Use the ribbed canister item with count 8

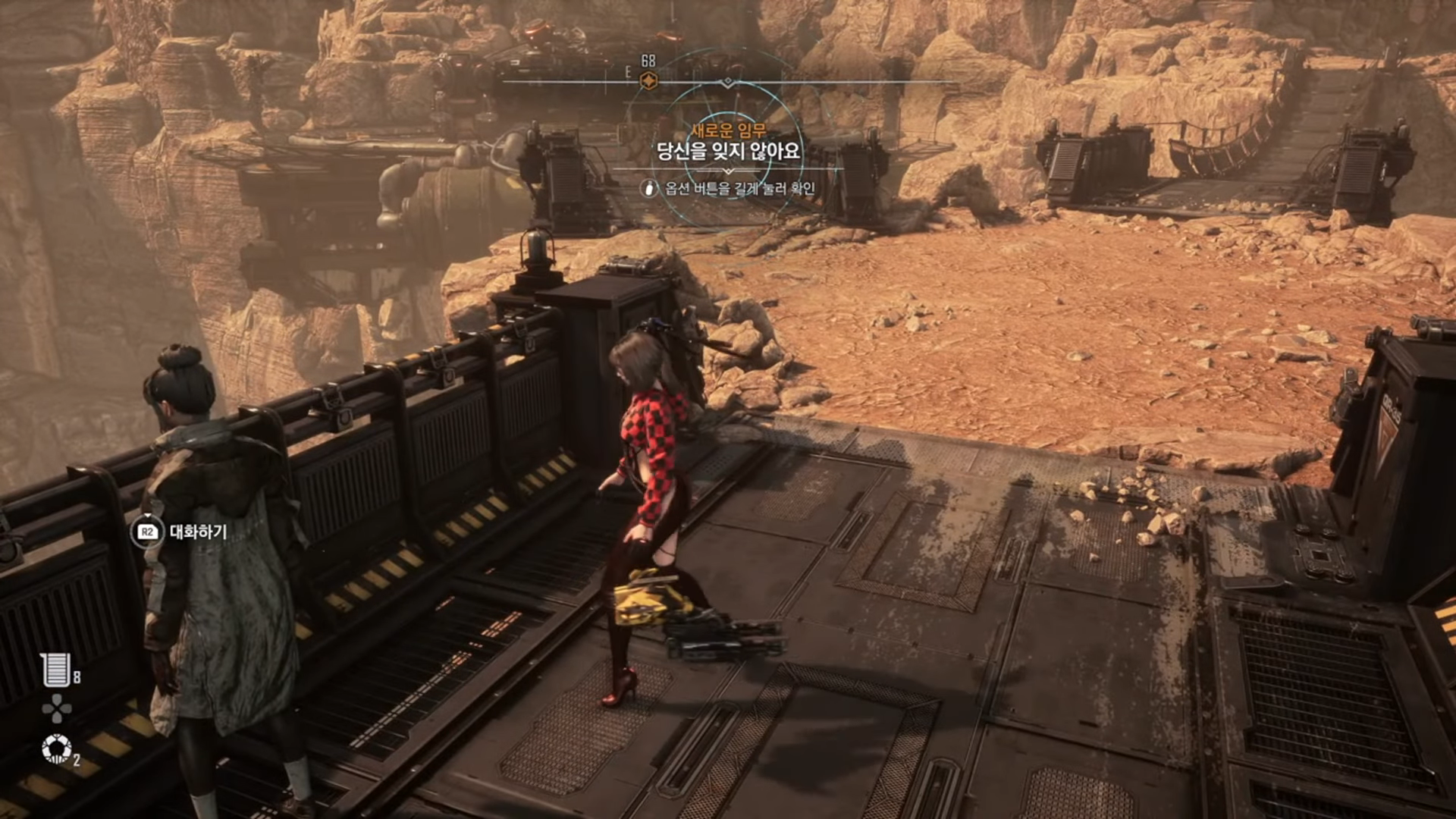[x=56, y=670]
